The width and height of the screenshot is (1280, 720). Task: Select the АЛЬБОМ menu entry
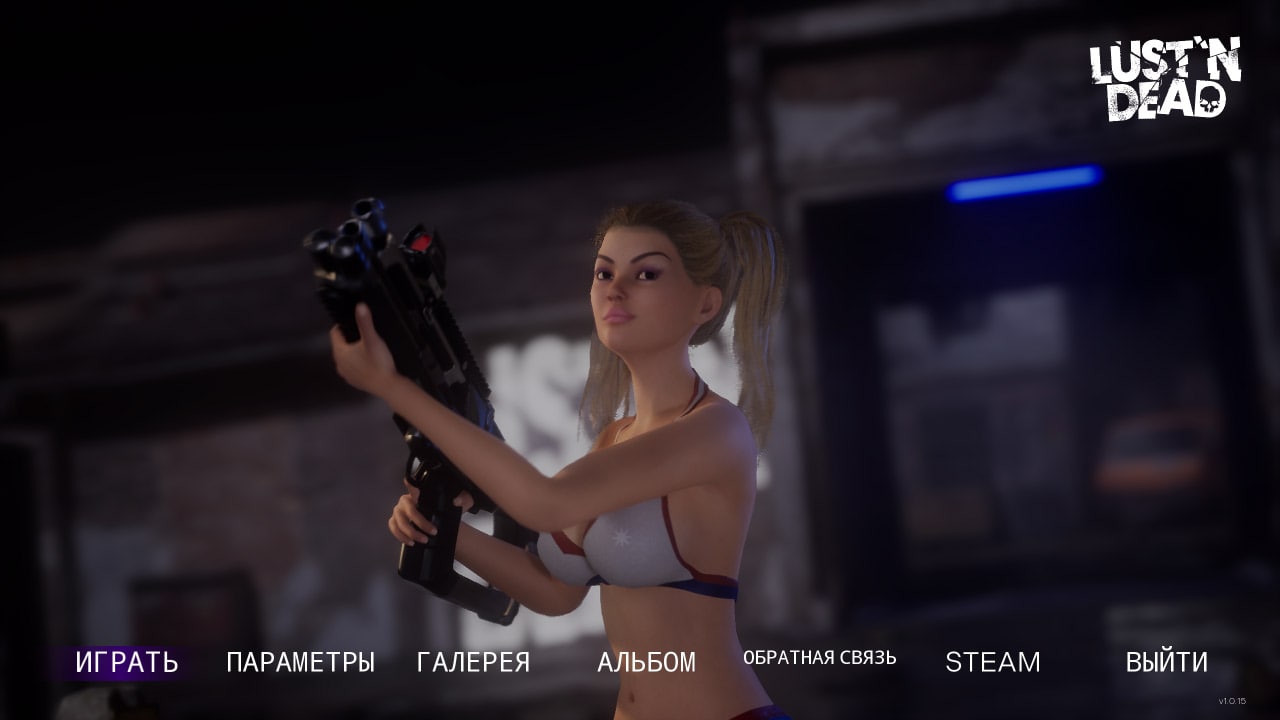coord(646,662)
